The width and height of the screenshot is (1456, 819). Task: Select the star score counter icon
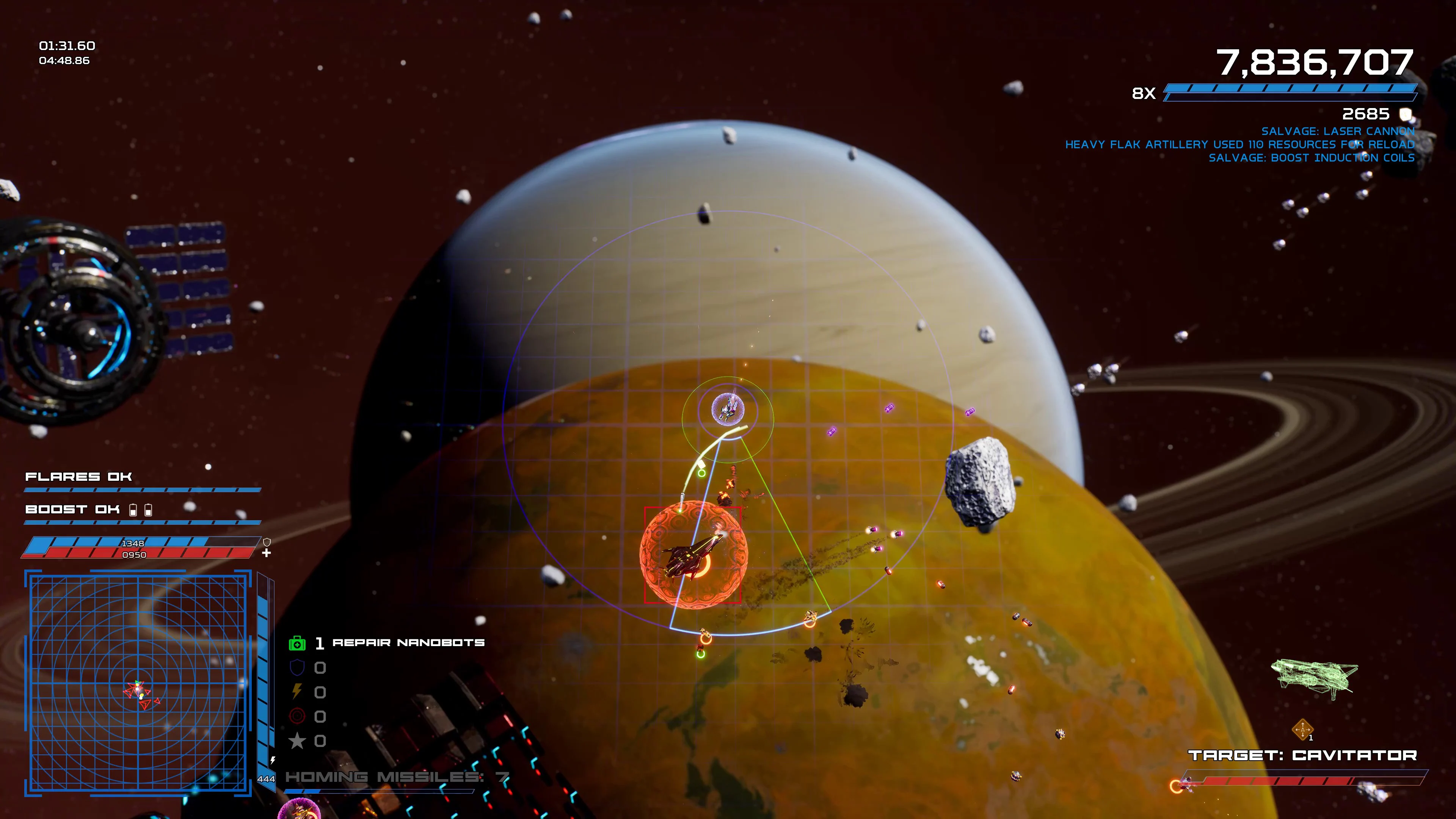coord(297,740)
